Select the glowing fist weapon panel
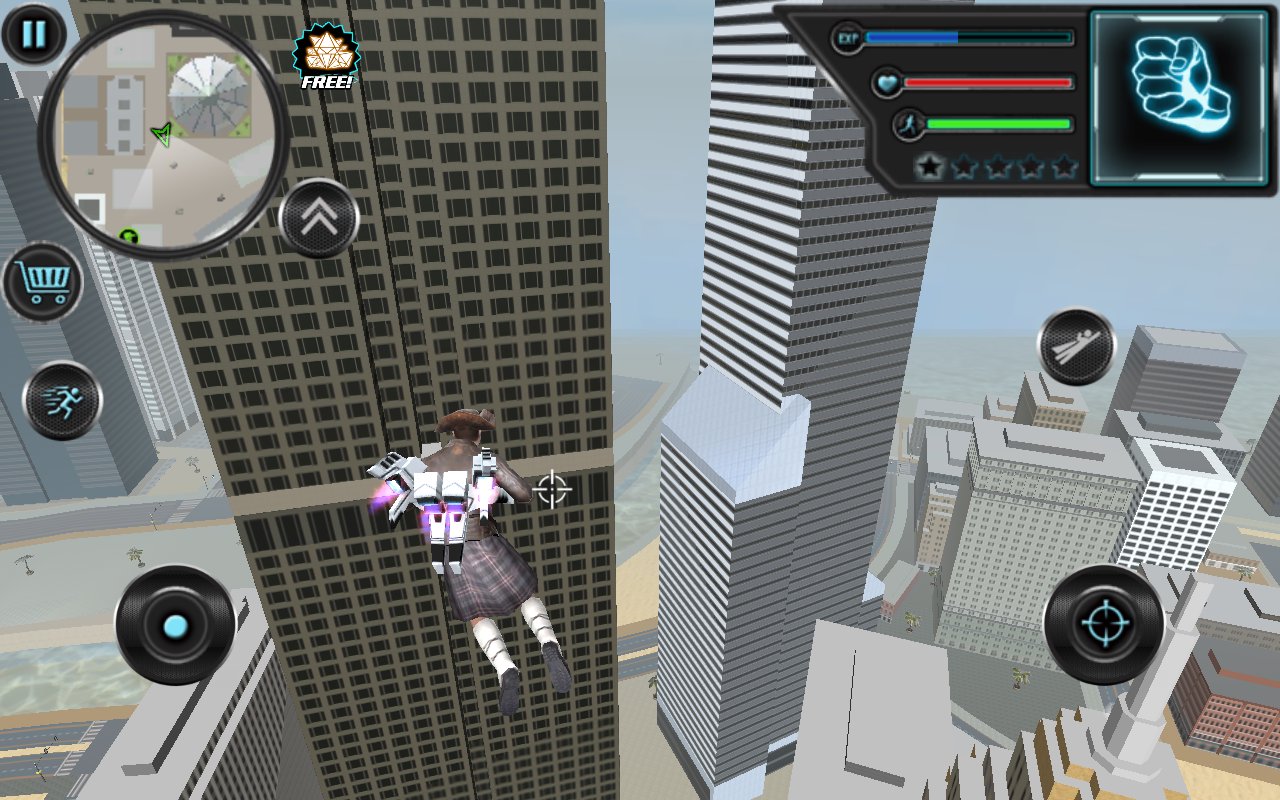Screen dimensions: 1280x800 (x=1179, y=97)
